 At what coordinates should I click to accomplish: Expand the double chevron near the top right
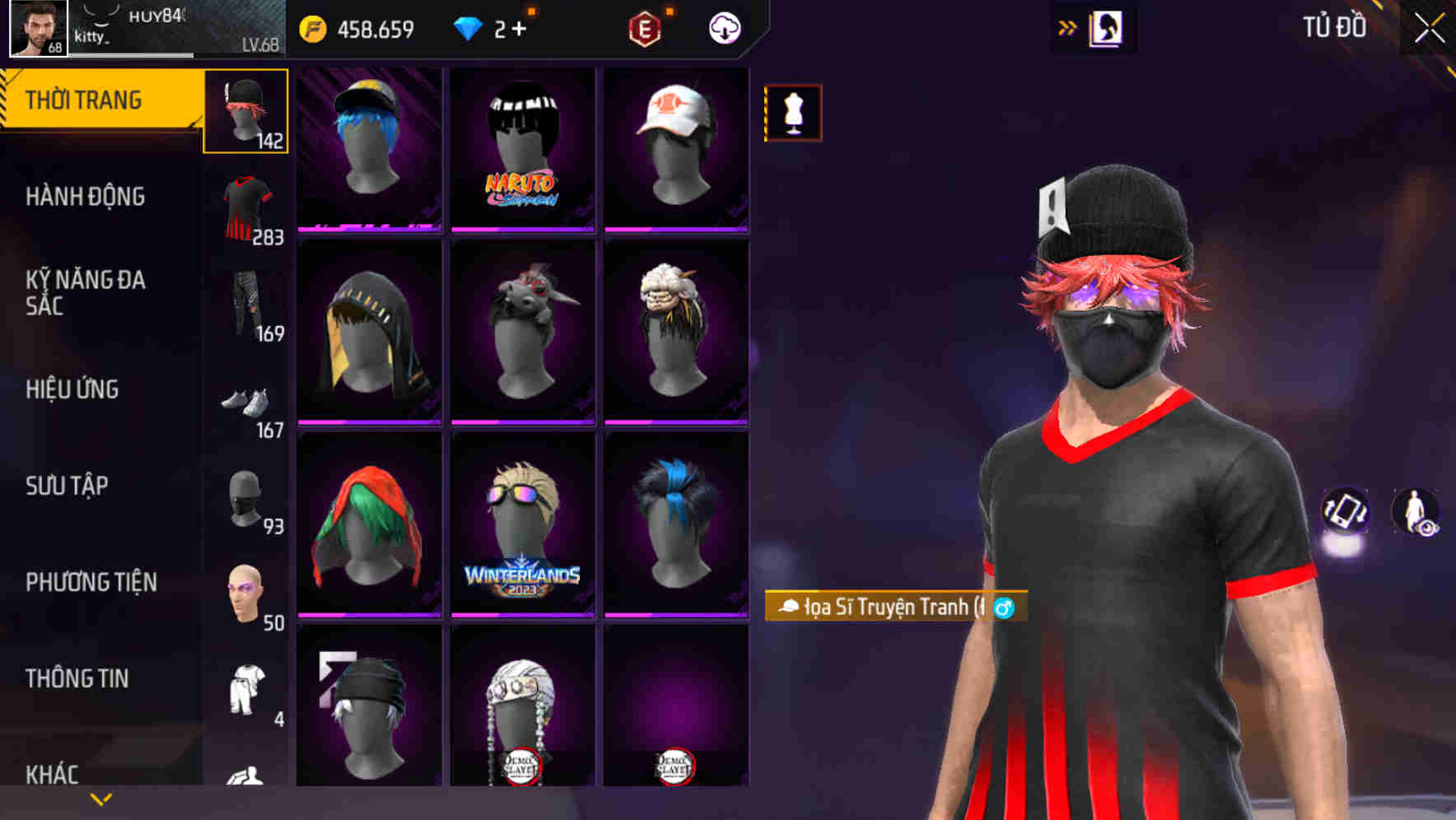pyautogui.click(x=1066, y=27)
